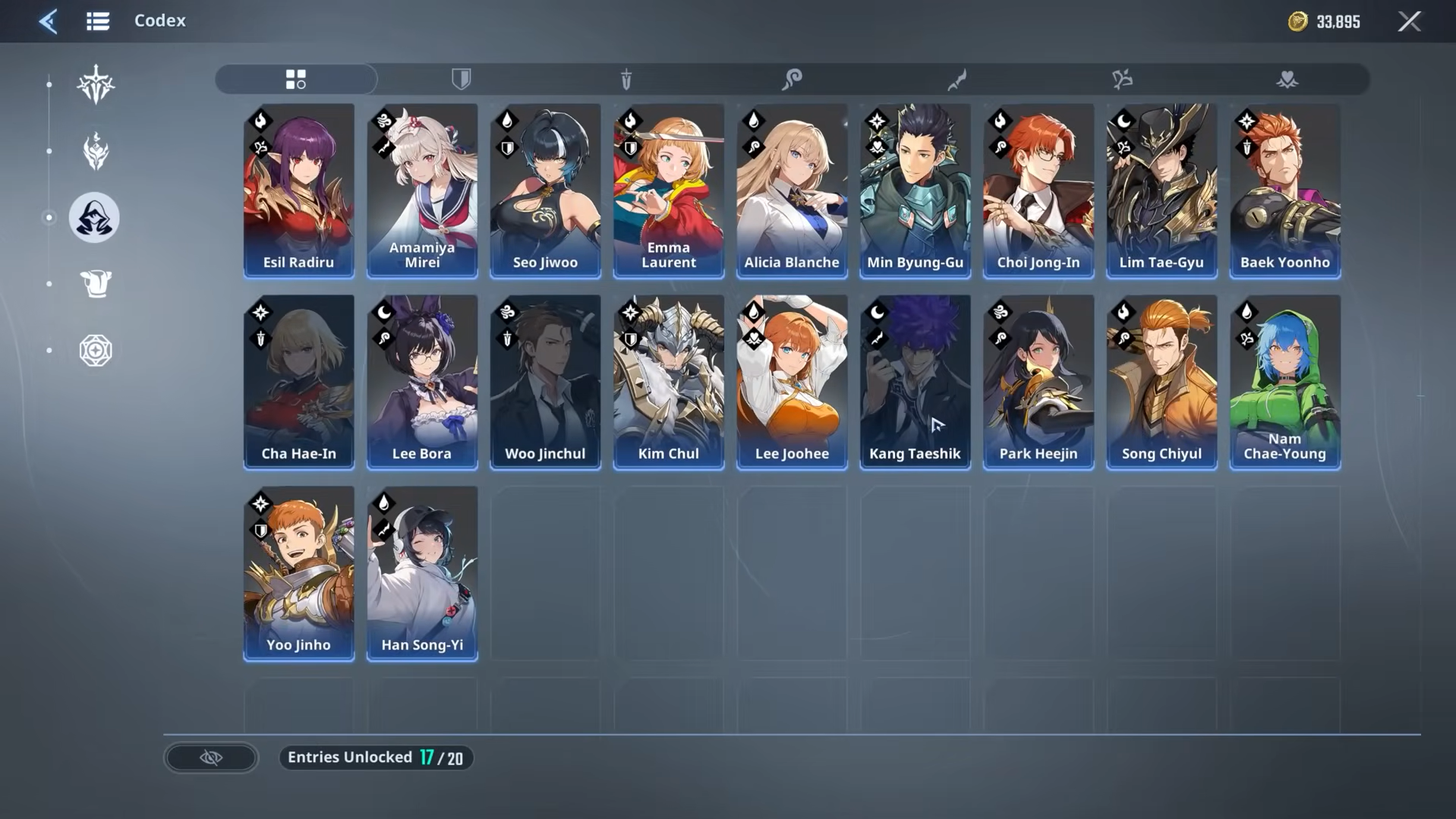This screenshot has height=819, width=1456.
Task: Open the hooded hunter codex category
Action: point(95,218)
